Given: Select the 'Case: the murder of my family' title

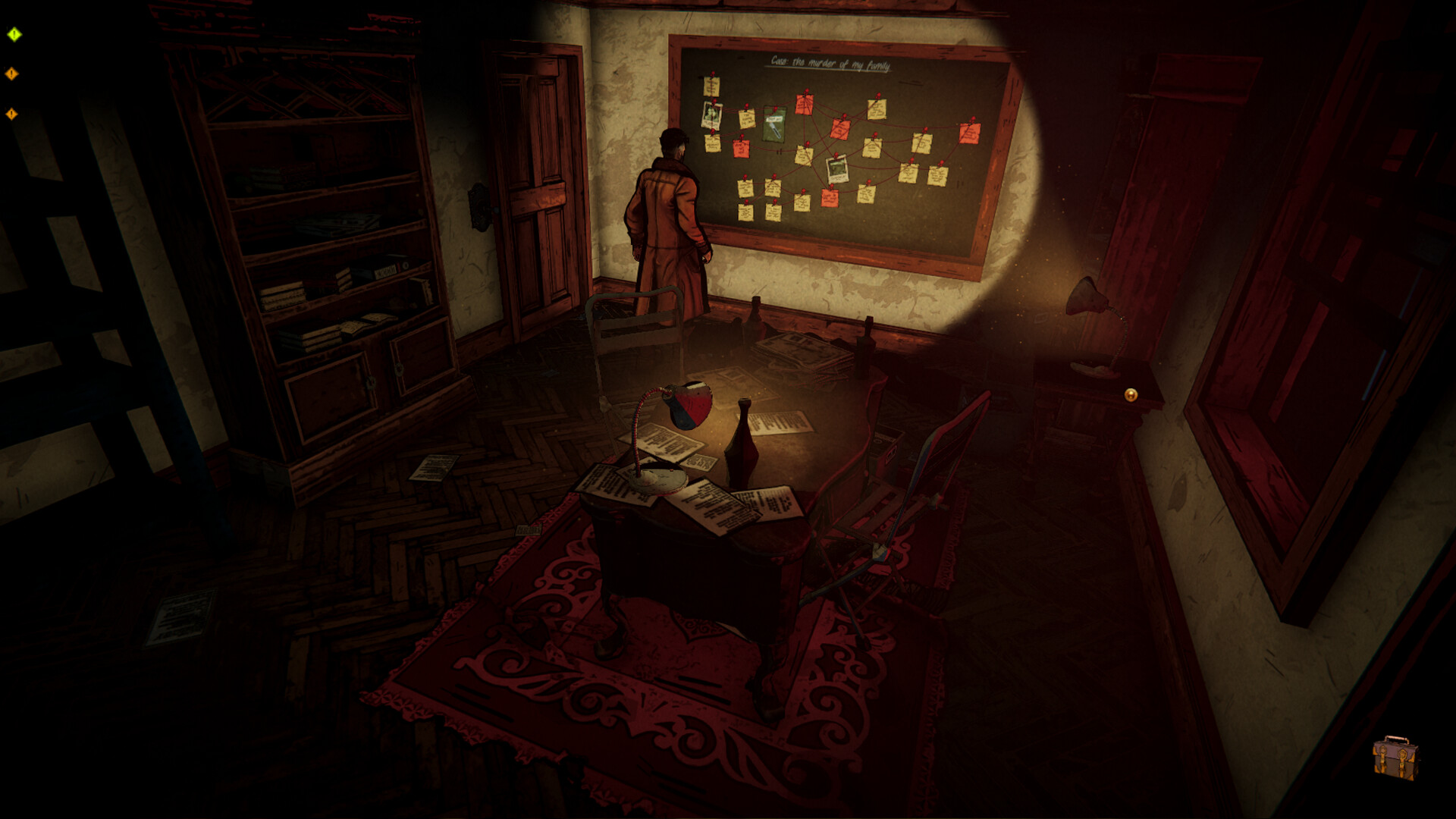Looking at the screenshot, I should point(830,63).
